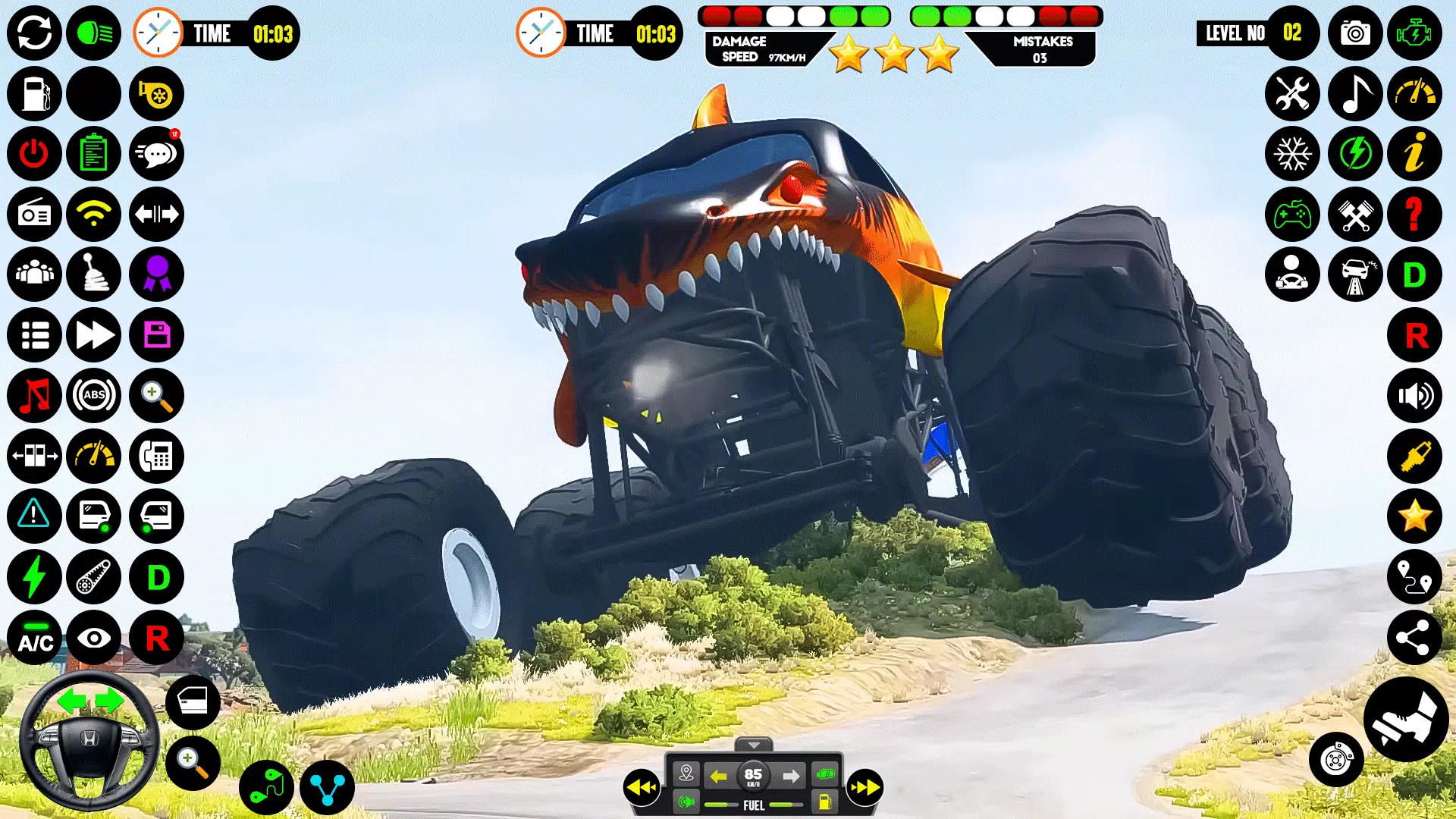Image resolution: width=1456 pixels, height=819 pixels.
Task: Toggle the speaker sound button
Action: point(1415,395)
